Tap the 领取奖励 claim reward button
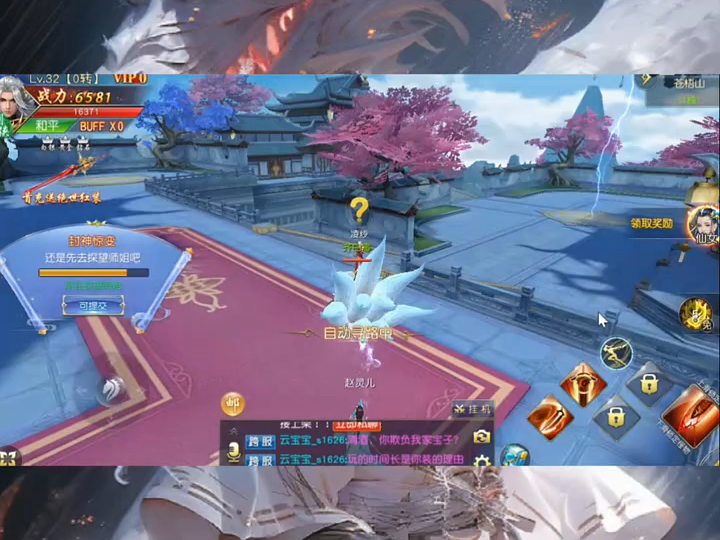Image resolution: width=720 pixels, height=540 pixels. pos(651,224)
